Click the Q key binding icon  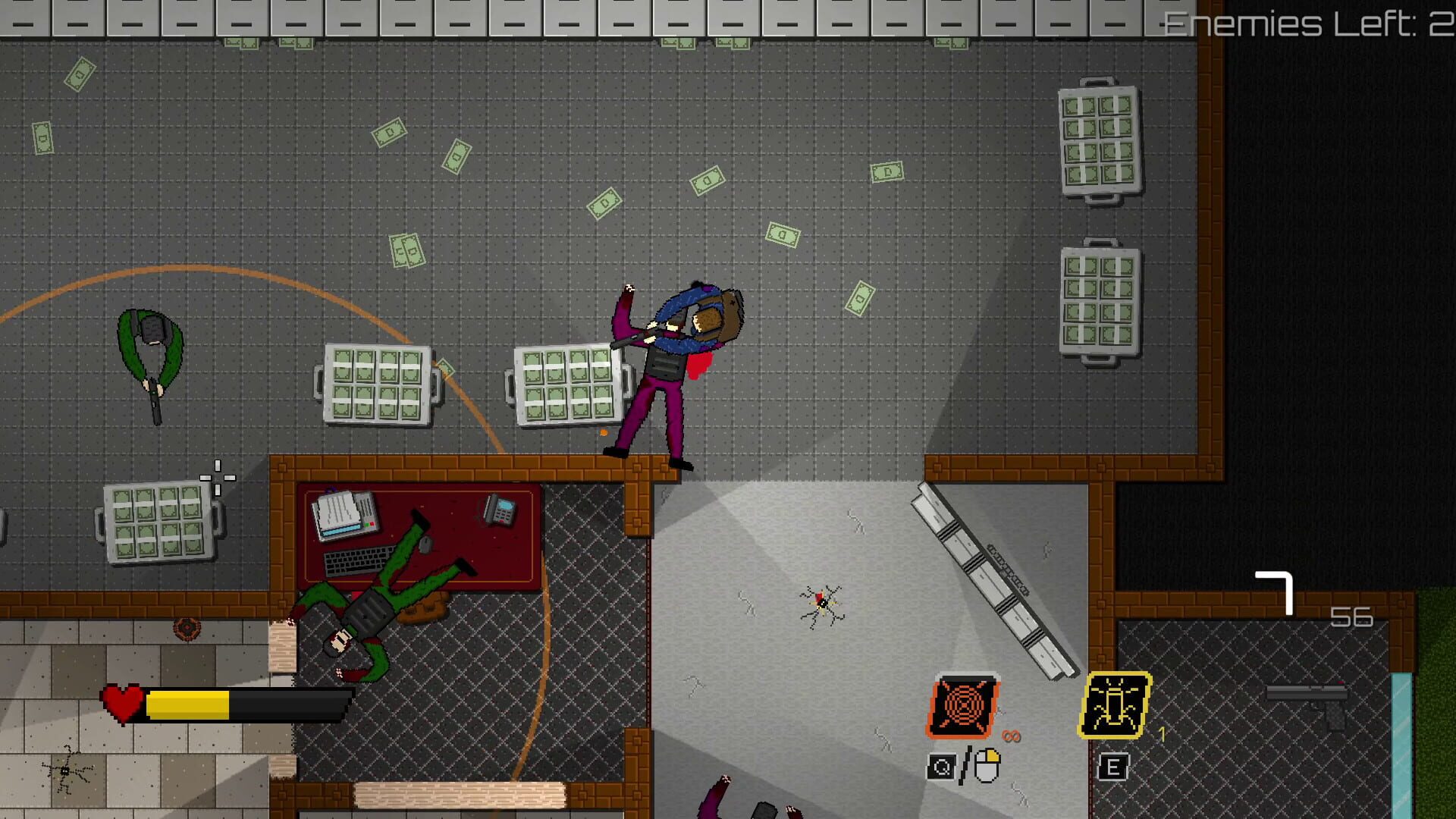coord(940,767)
